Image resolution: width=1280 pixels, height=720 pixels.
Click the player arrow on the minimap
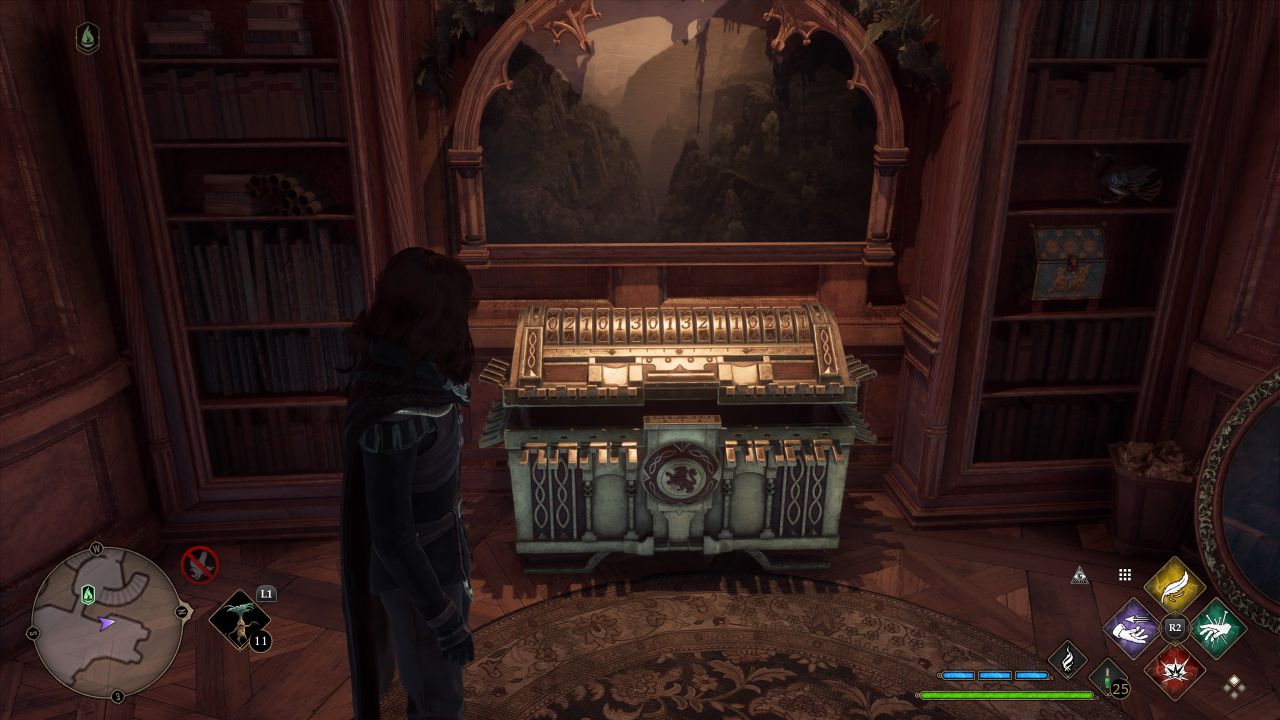pyautogui.click(x=105, y=622)
